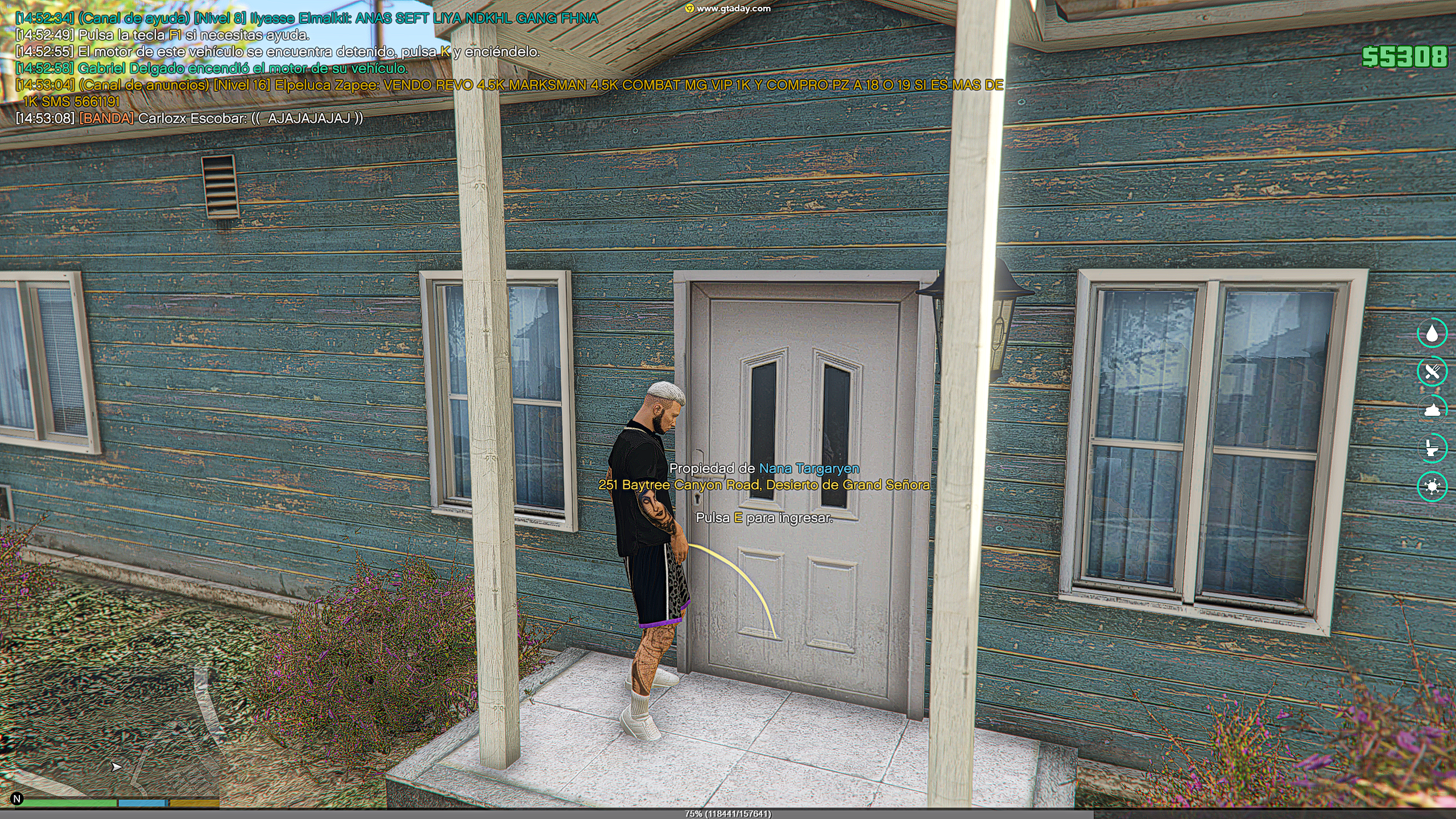The image size is (1456, 819).
Task: Open the www.gtaday.com watermark link
Action: click(x=729, y=9)
